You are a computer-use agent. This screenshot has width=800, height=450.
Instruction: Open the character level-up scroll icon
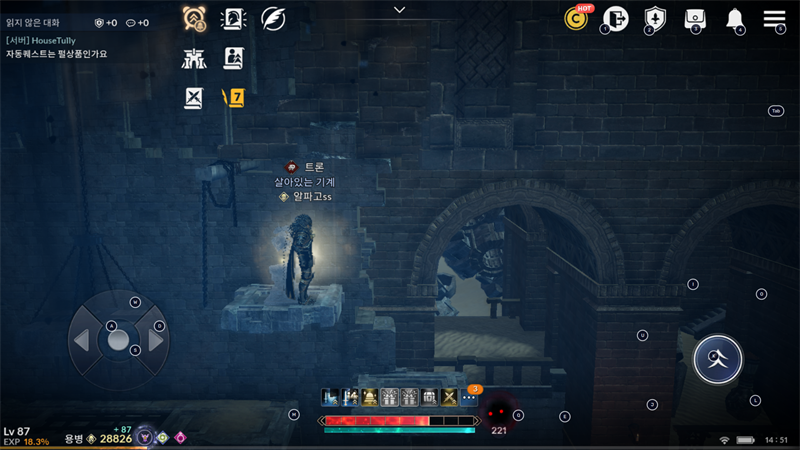pos(233,58)
